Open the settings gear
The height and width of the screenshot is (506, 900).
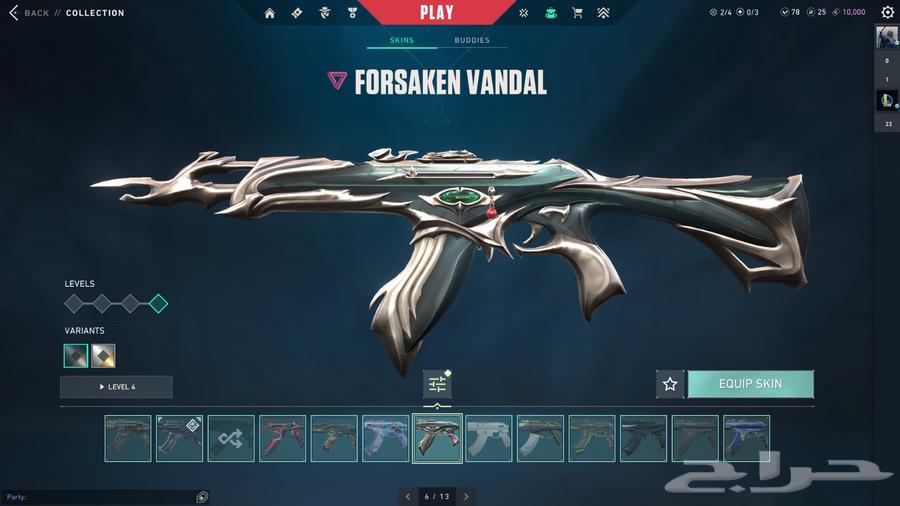tap(887, 13)
